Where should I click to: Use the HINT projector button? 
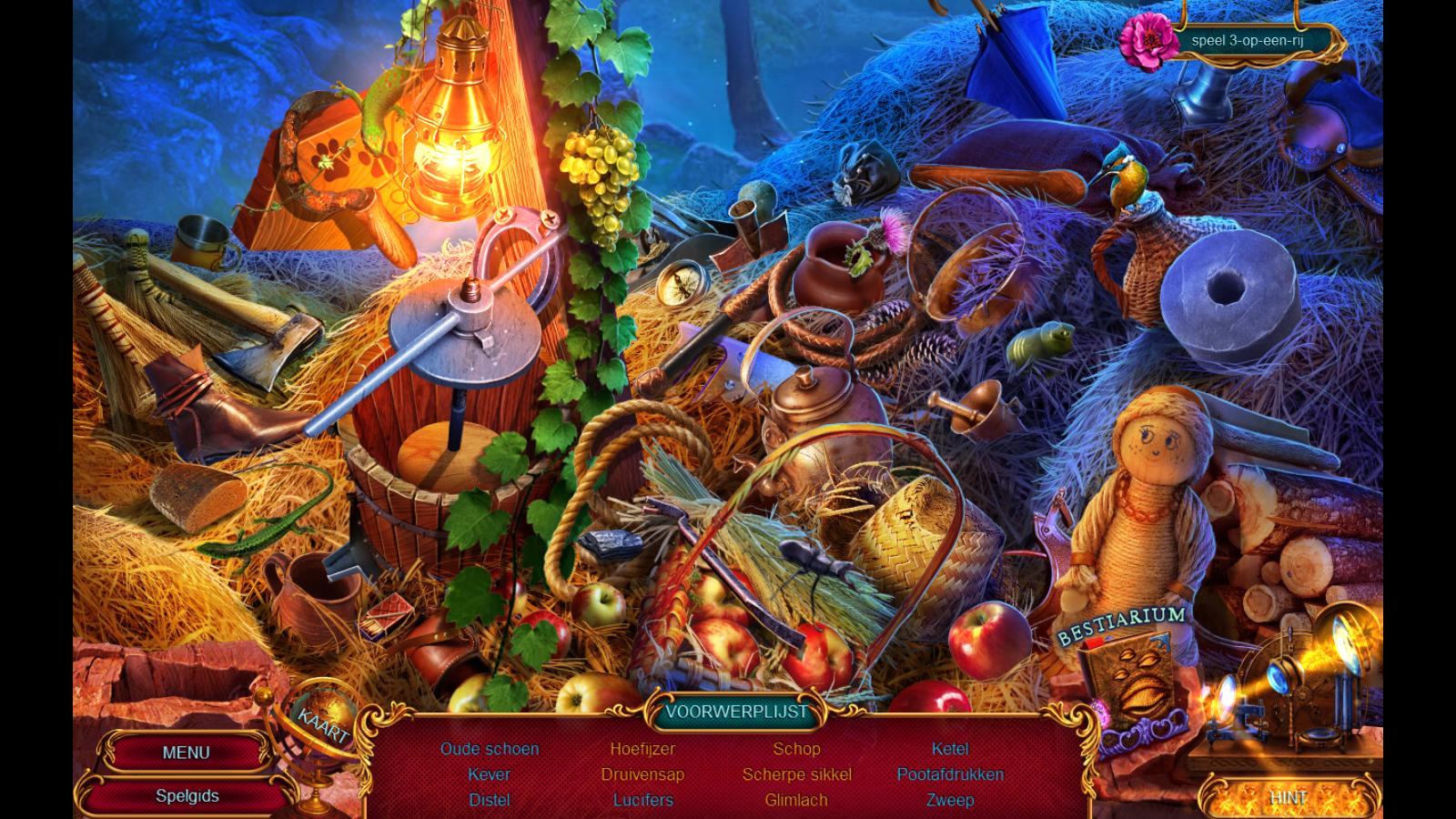[x=1289, y=796]
